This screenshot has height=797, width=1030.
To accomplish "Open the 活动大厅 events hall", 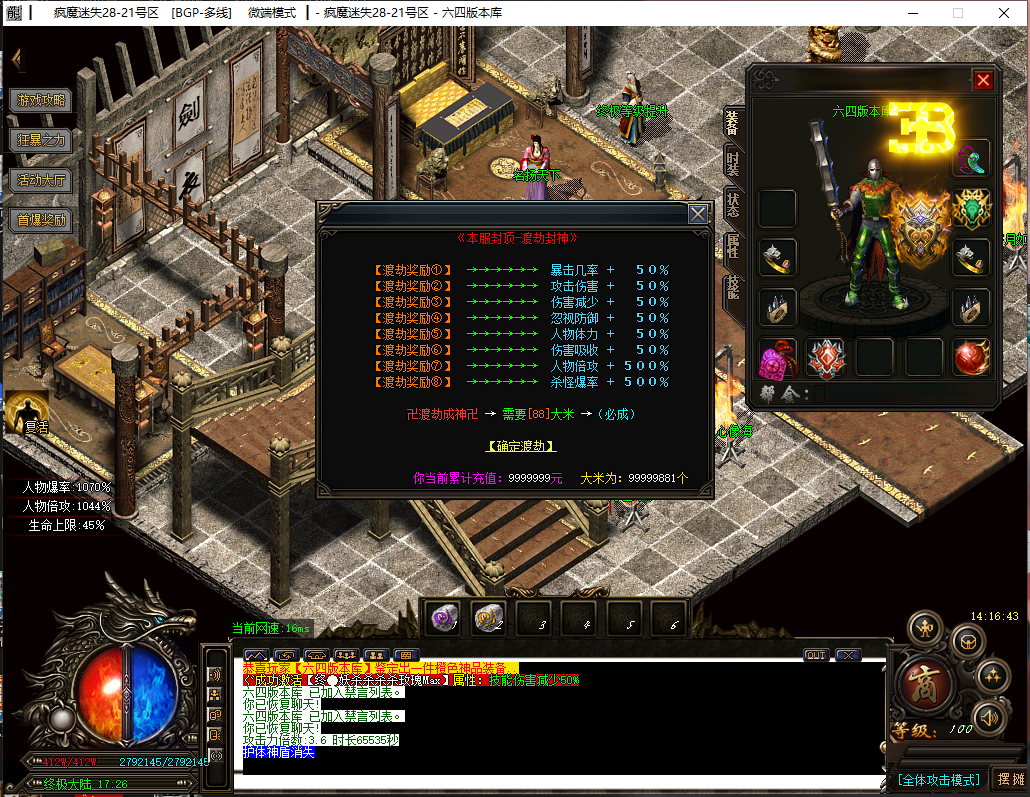I will 42,180.
